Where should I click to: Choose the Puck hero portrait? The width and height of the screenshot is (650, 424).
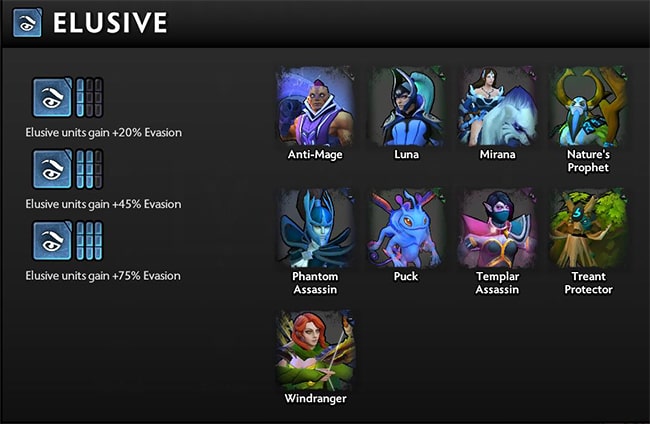[x=405, y=227]
